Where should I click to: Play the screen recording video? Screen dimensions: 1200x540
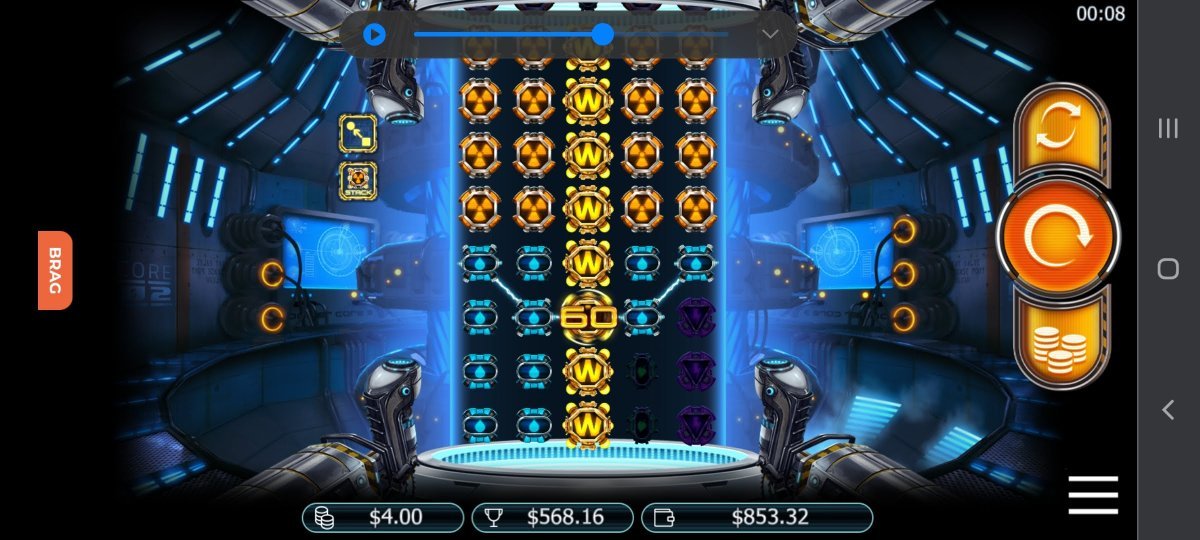coord(374,35)
